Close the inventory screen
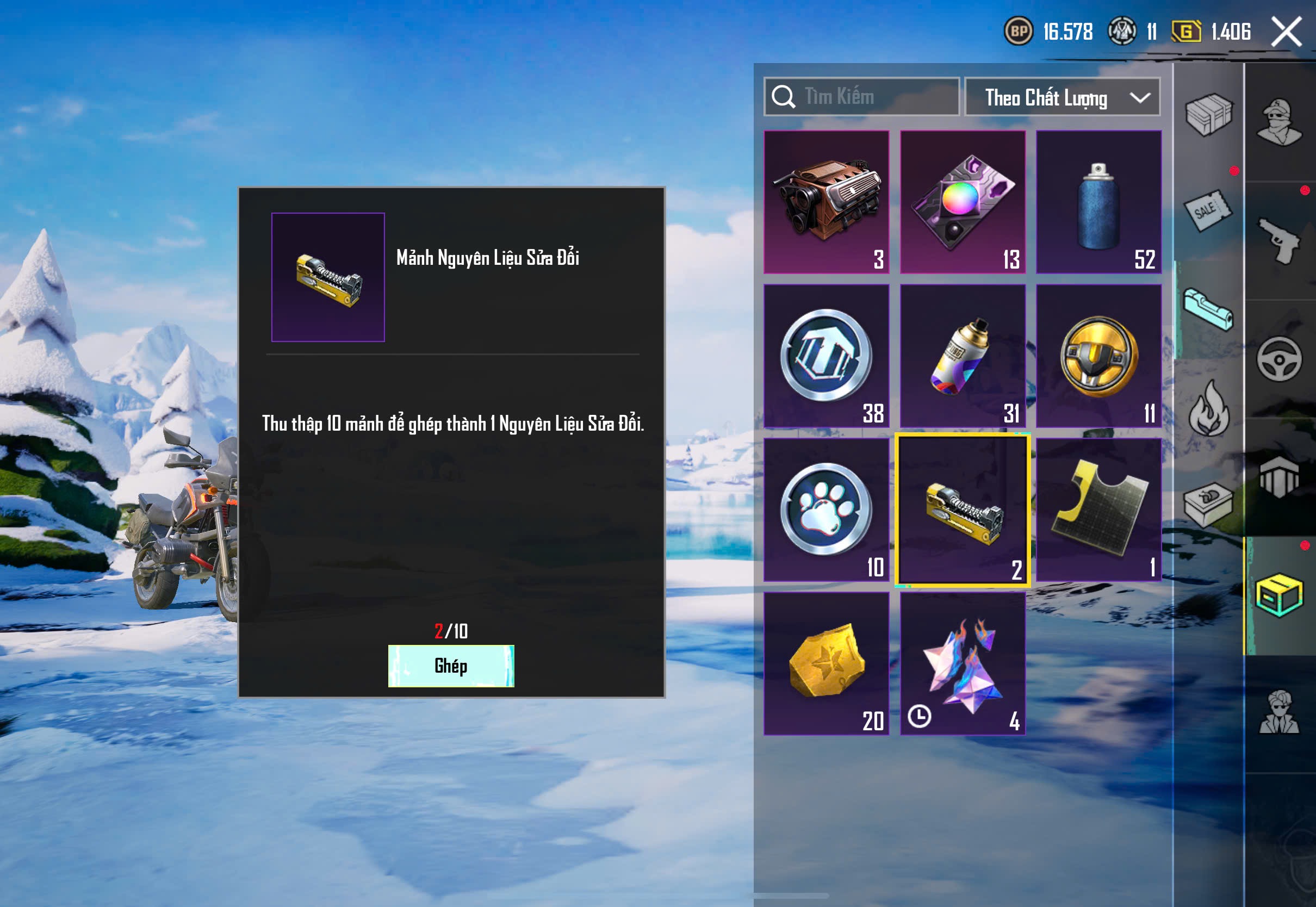The width and height of the screenshot is (1316, 907). pyautogui.click(x=1286, y=31)
